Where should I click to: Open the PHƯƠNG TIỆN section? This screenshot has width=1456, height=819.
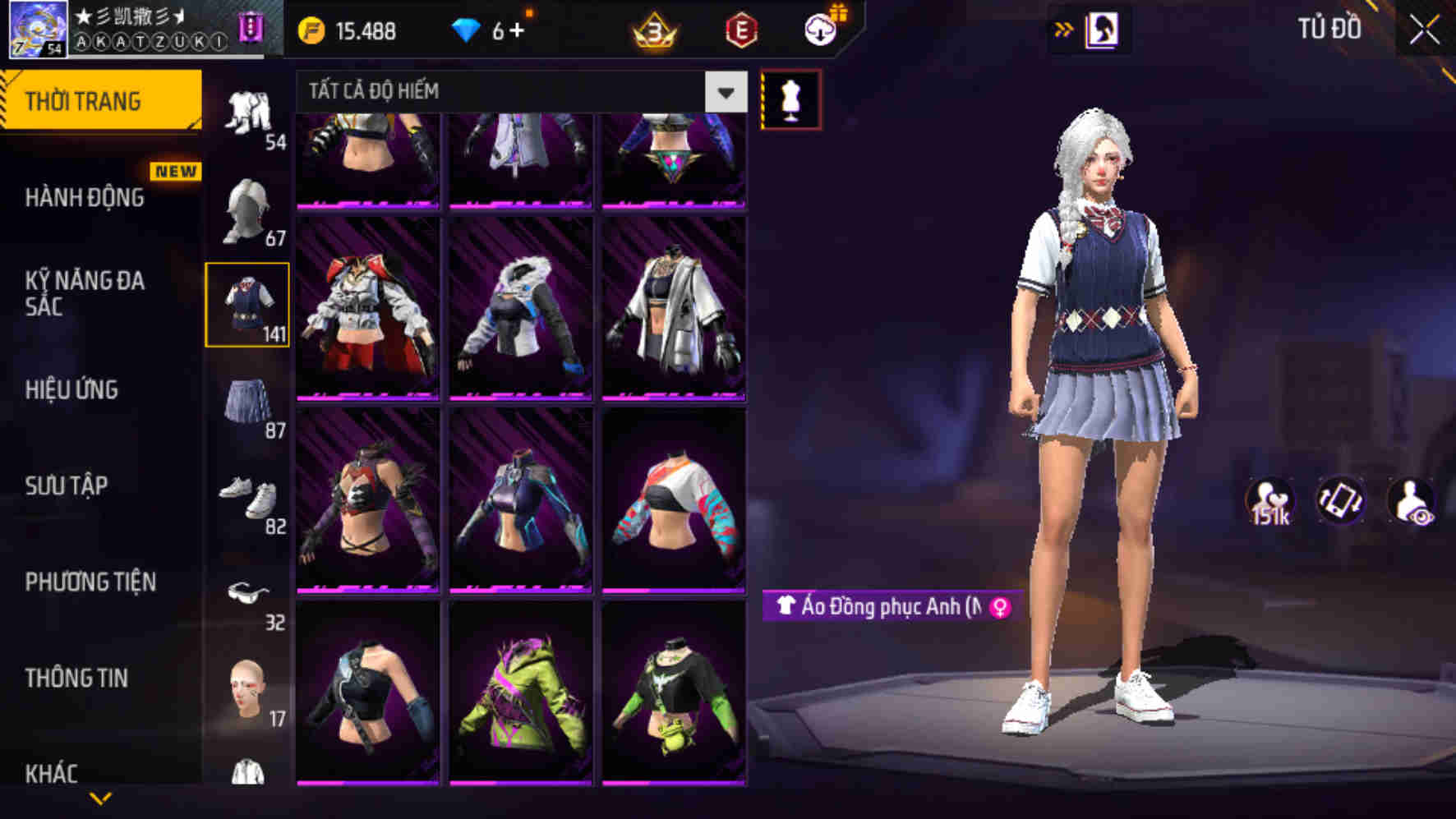[90, 581]
